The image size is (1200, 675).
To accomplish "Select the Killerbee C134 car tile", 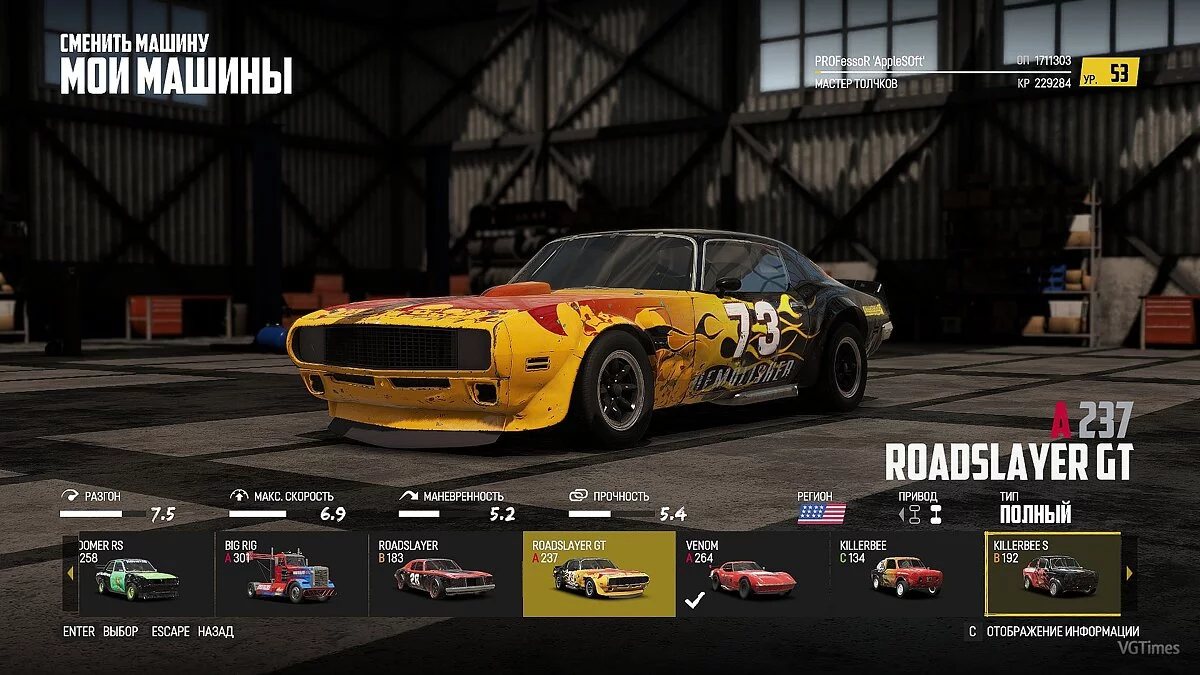I will [x=906, y=574].
